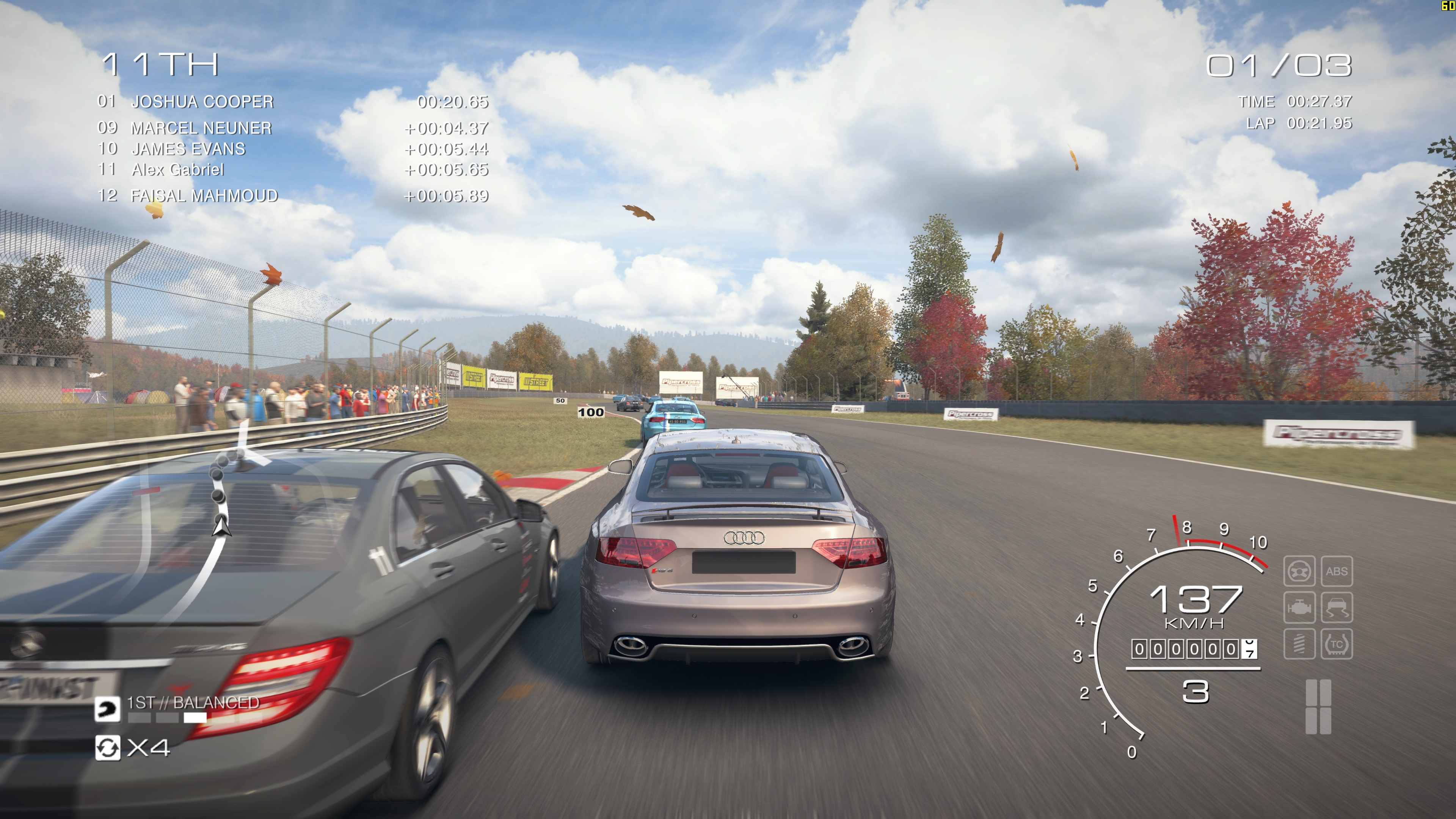Choose the Marcel Neuner leaderboard row
Screen dimensions: 1456x819
tap(201, 128)
